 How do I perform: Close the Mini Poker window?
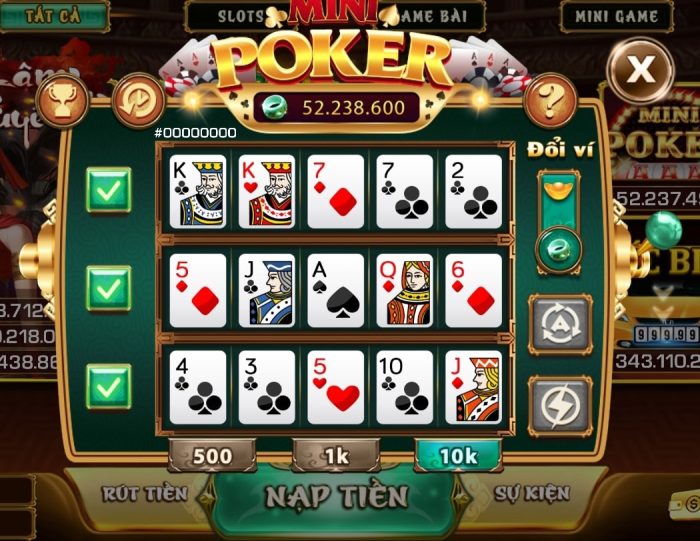[640, 69]
